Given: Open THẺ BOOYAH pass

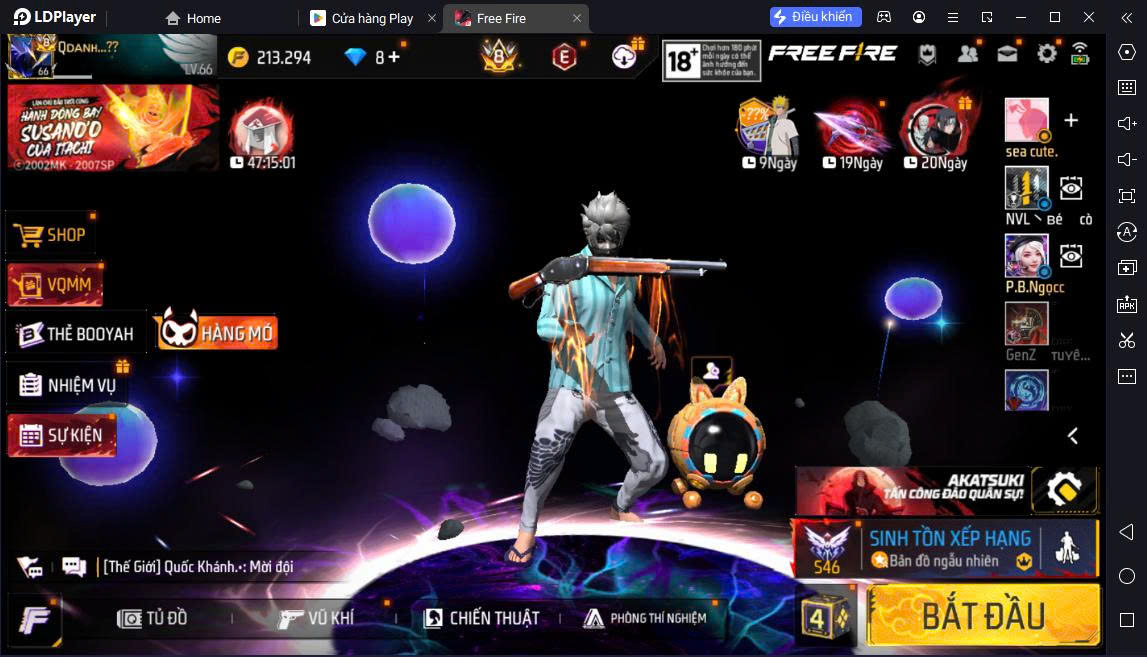Looking at the screenshot, I should (77, 334).
